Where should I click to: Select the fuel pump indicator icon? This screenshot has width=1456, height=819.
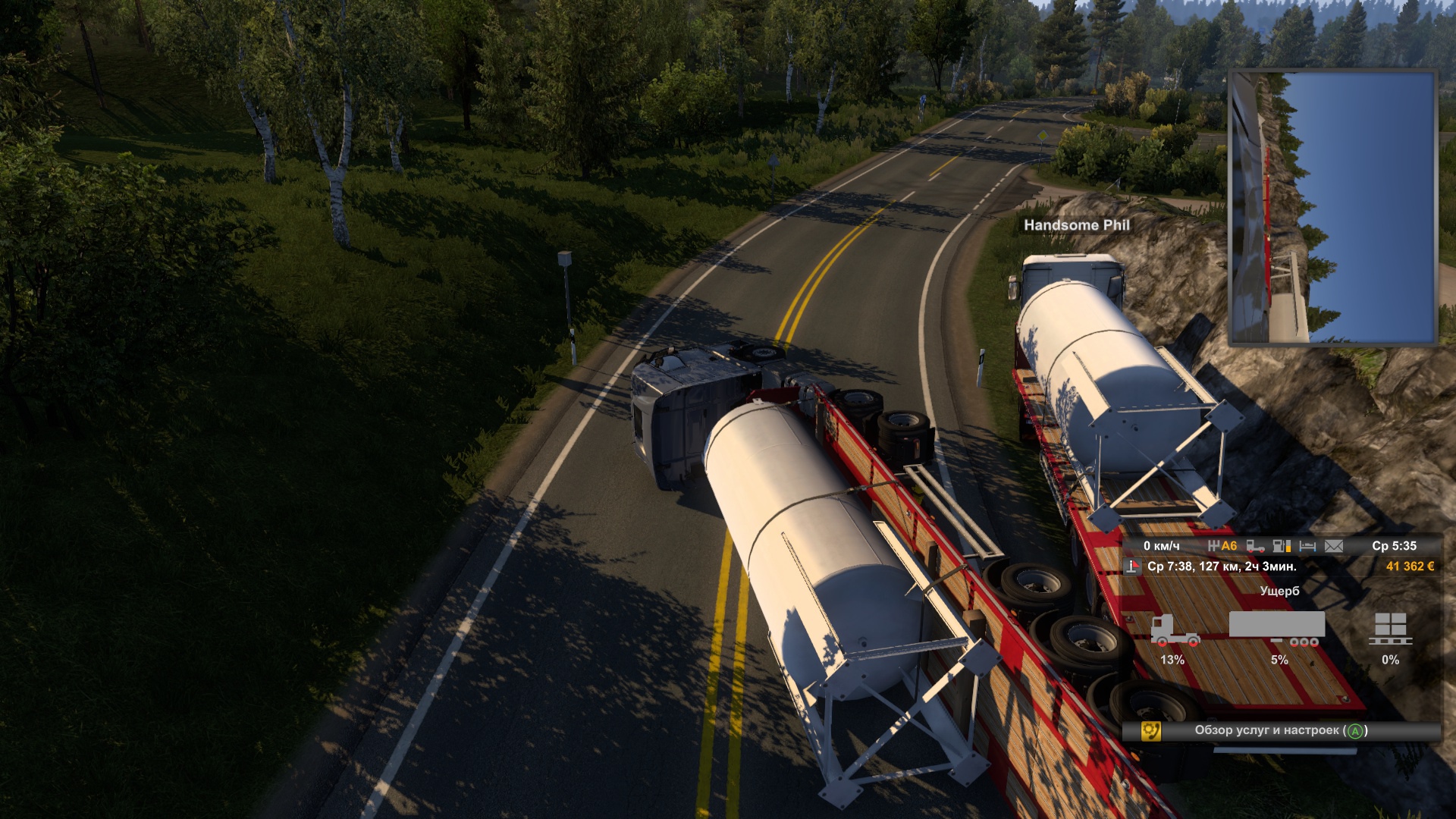1282,546
